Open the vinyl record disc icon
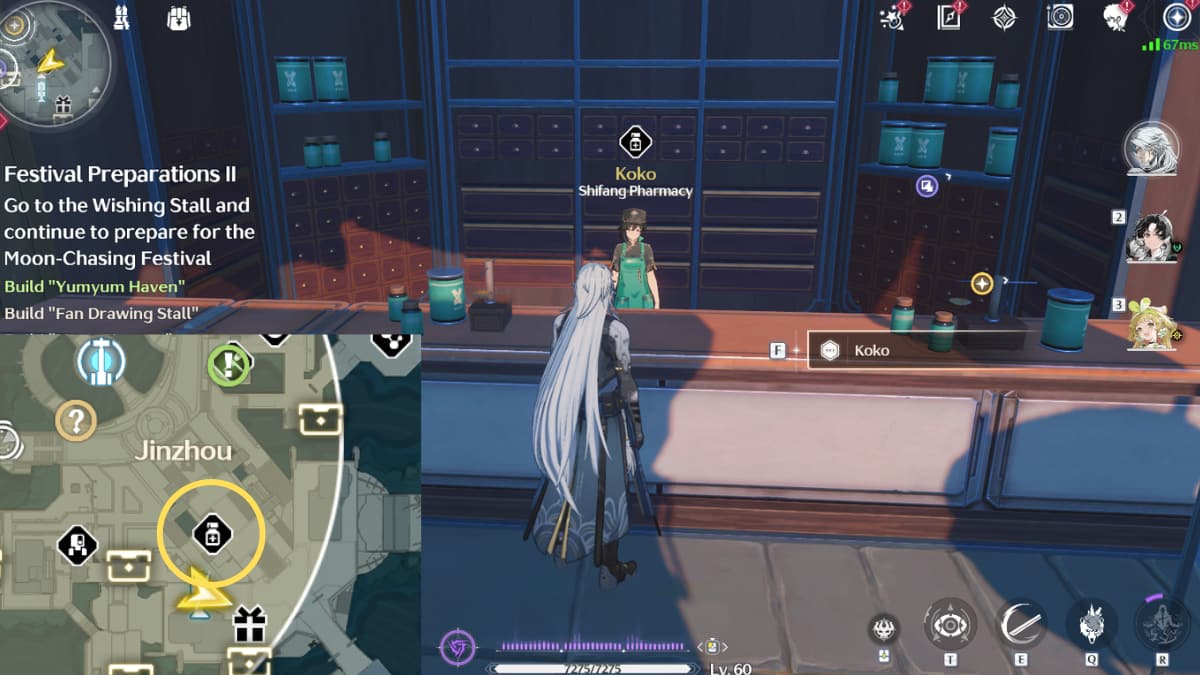The width and height of the screenshot is (1200, 675). [x=1059, y=17]
